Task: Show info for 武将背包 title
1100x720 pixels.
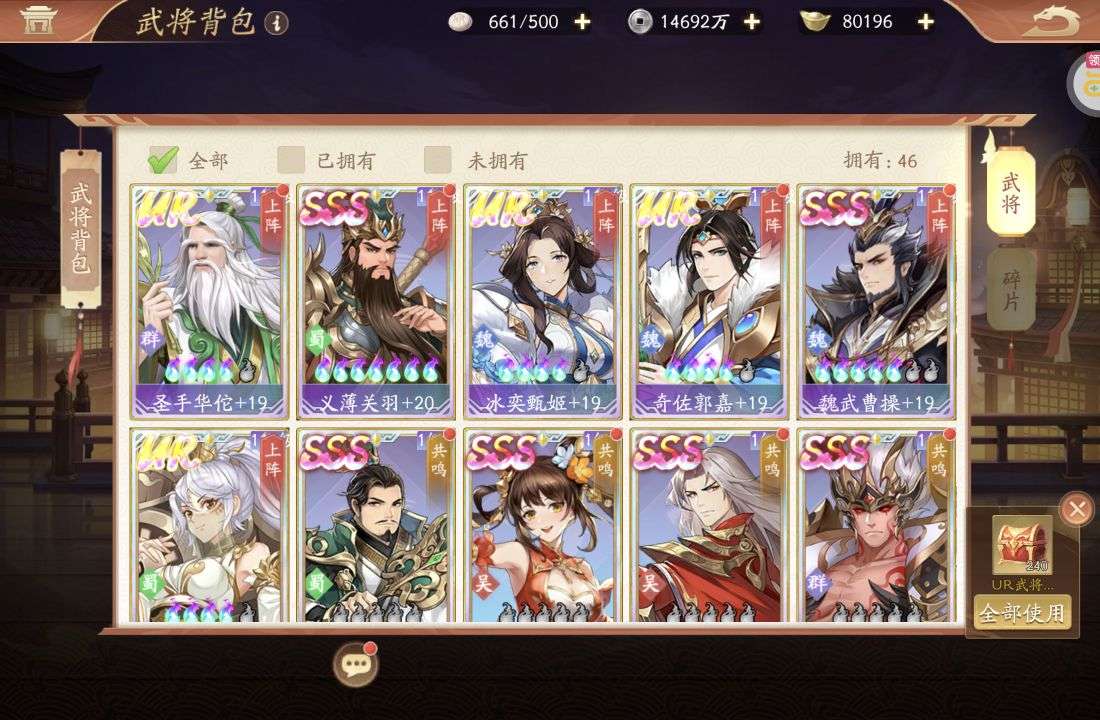Action: pos(277,23)
